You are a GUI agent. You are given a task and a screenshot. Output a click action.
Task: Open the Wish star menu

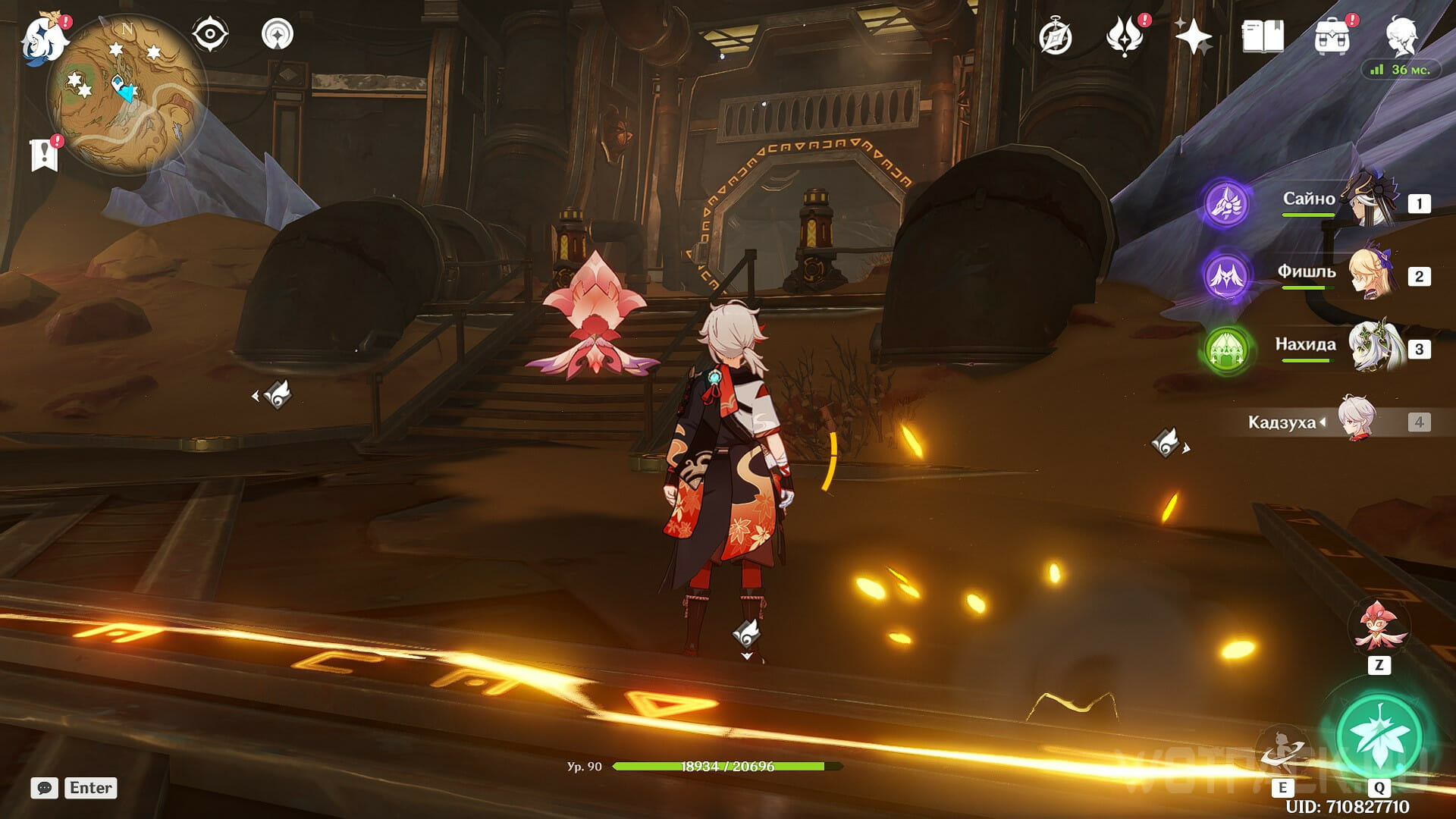(1193, 37)
